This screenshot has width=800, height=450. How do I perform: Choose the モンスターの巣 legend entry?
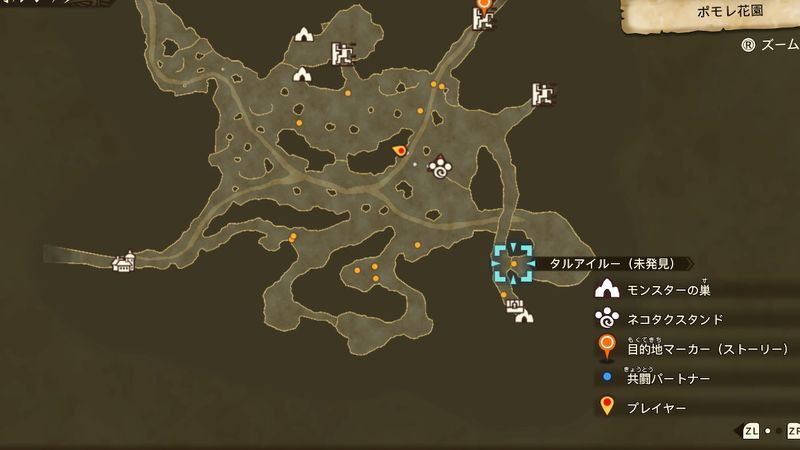pos(667,291)
